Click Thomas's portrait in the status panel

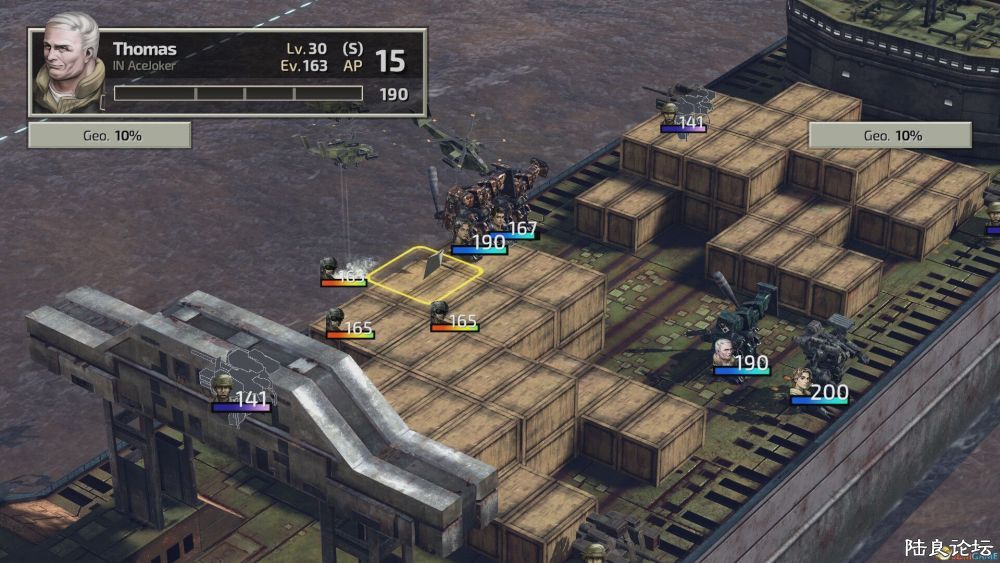(x=68, y=63)
